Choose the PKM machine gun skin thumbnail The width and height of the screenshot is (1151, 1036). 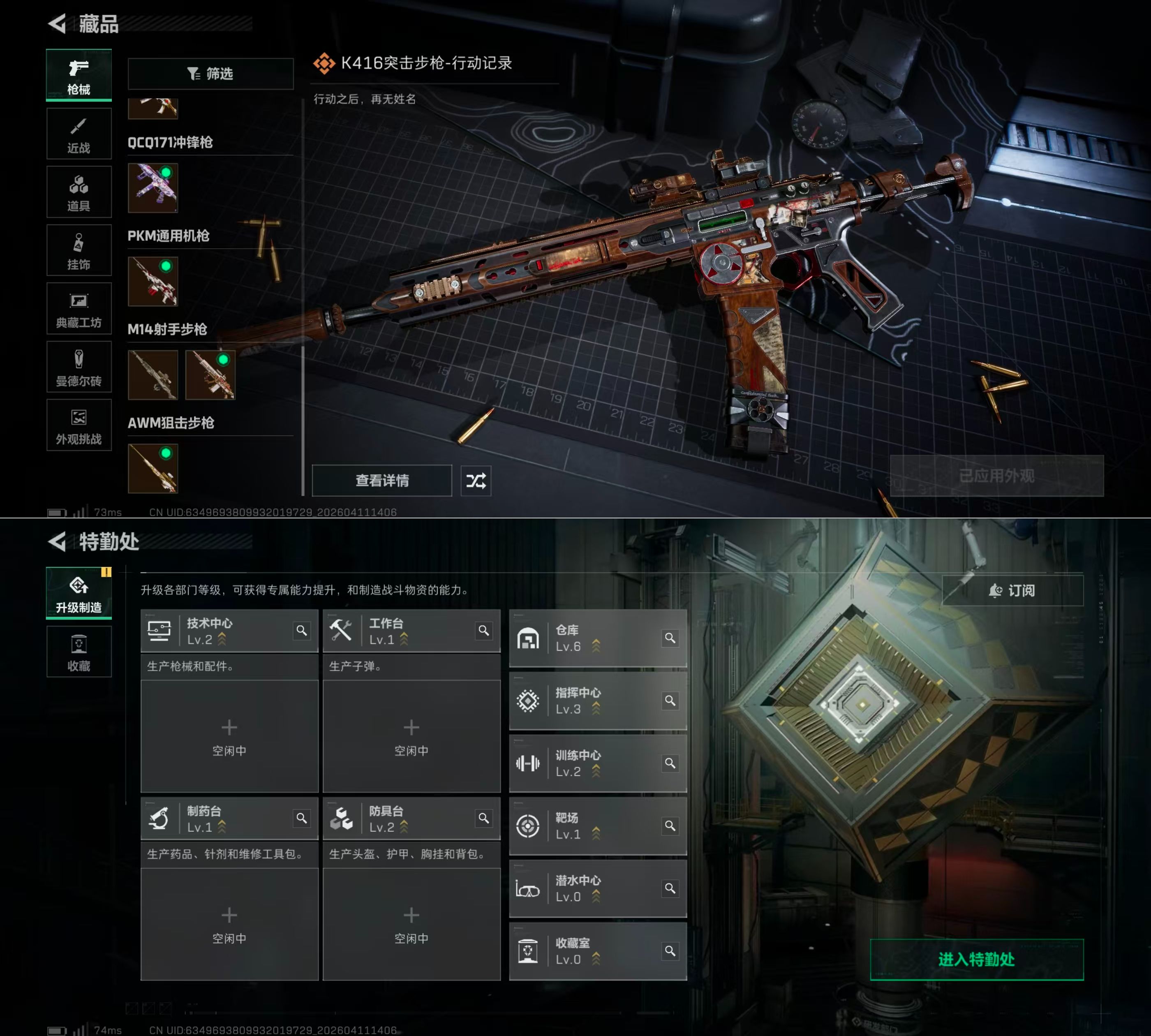point(153,281)
